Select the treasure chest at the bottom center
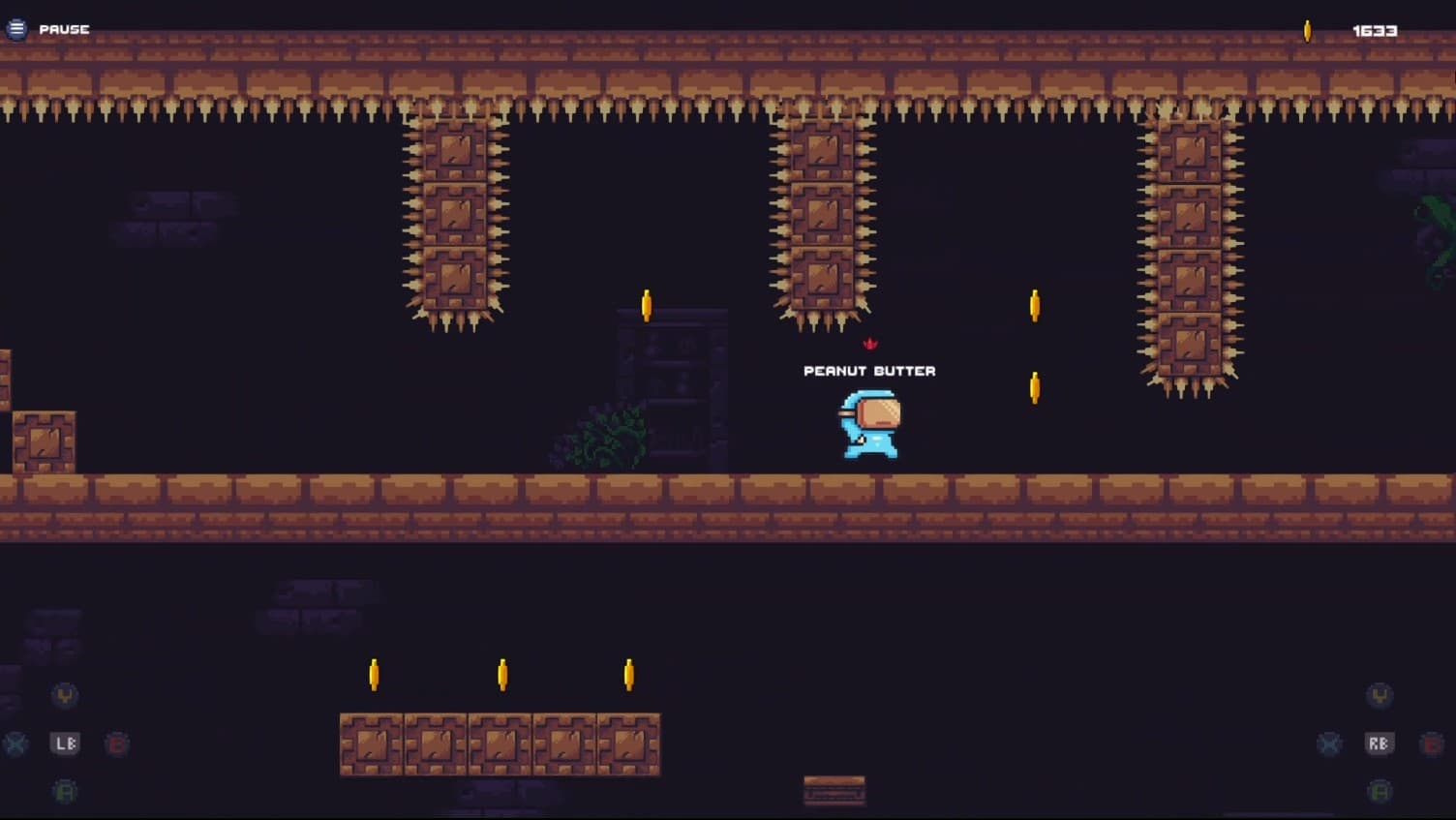The width and height of the screenshot is (1456, 820). (x=833, y=791)
